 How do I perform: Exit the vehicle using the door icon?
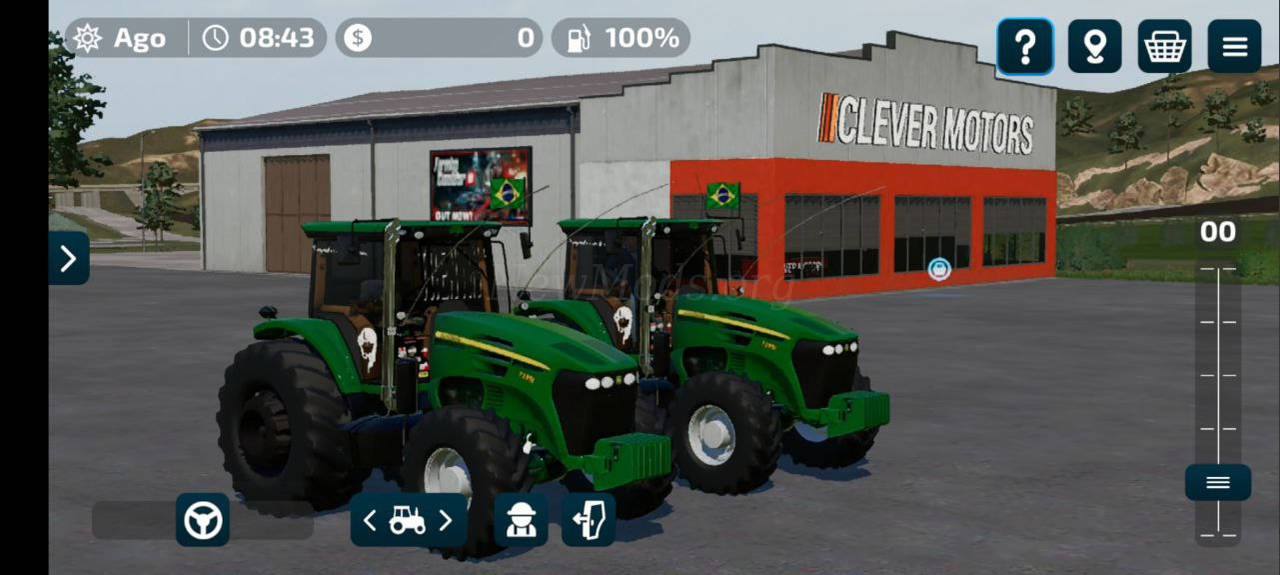(x=588, y=520)
